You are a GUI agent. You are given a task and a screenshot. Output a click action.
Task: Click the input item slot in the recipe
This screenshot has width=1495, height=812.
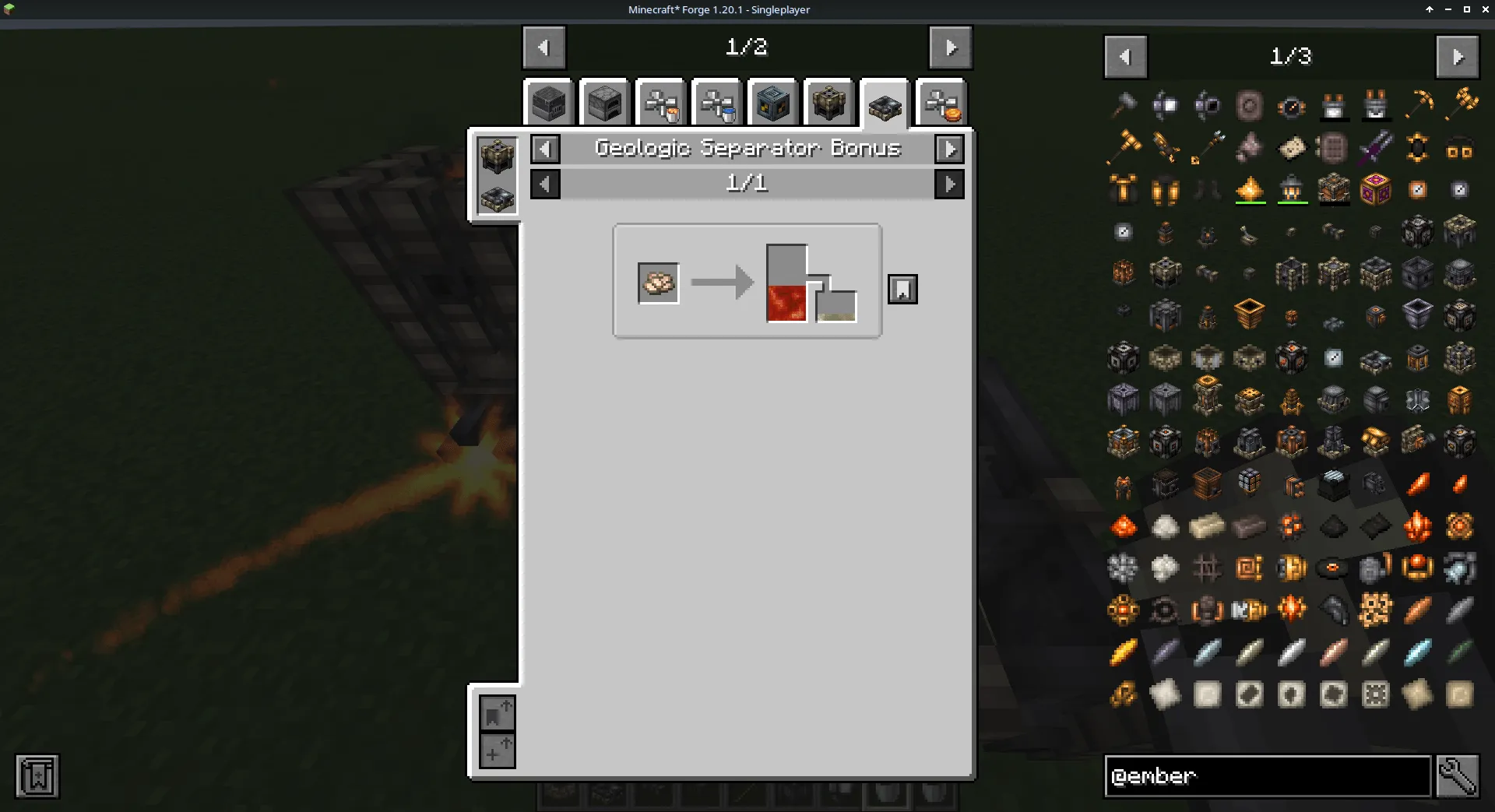(x=658, y=283)
